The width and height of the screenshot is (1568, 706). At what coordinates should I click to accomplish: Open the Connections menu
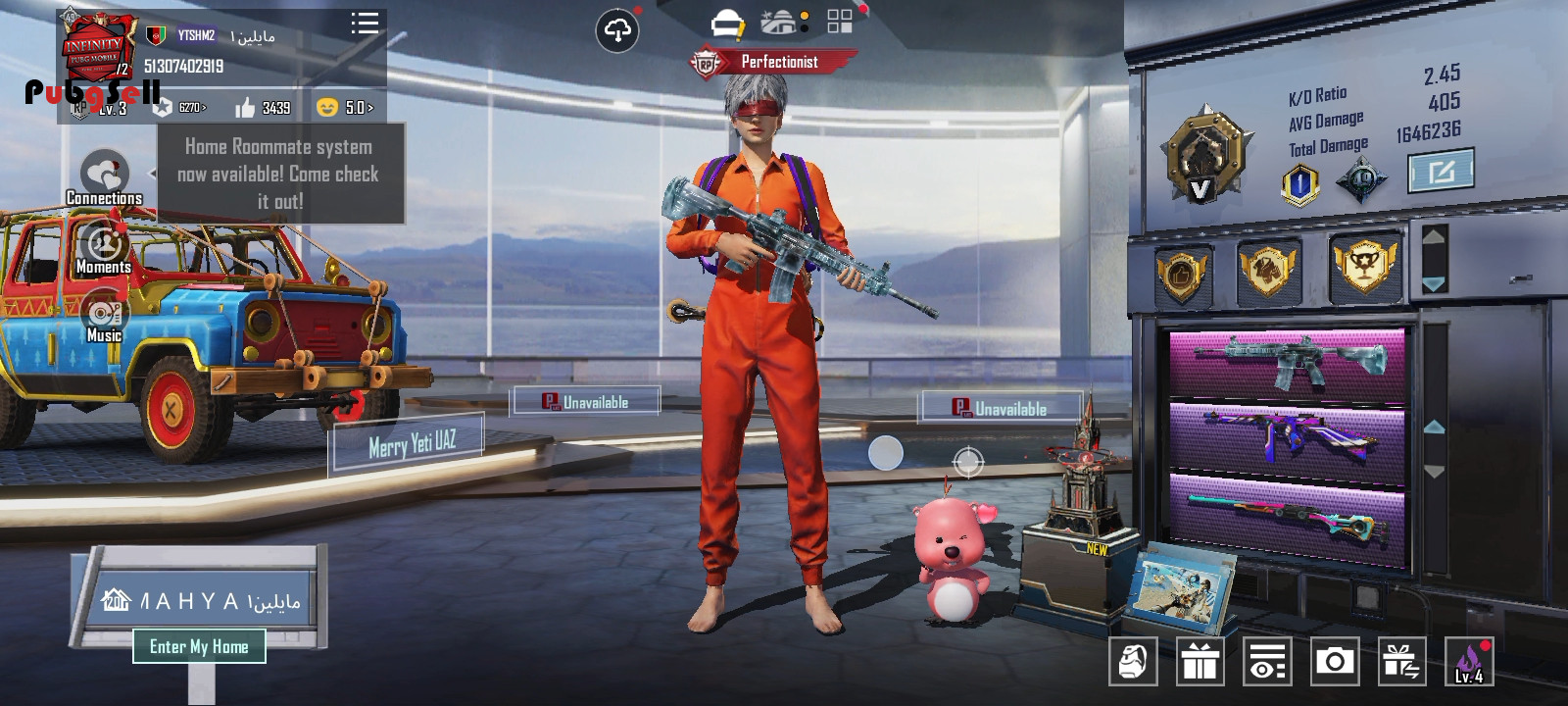104,176
